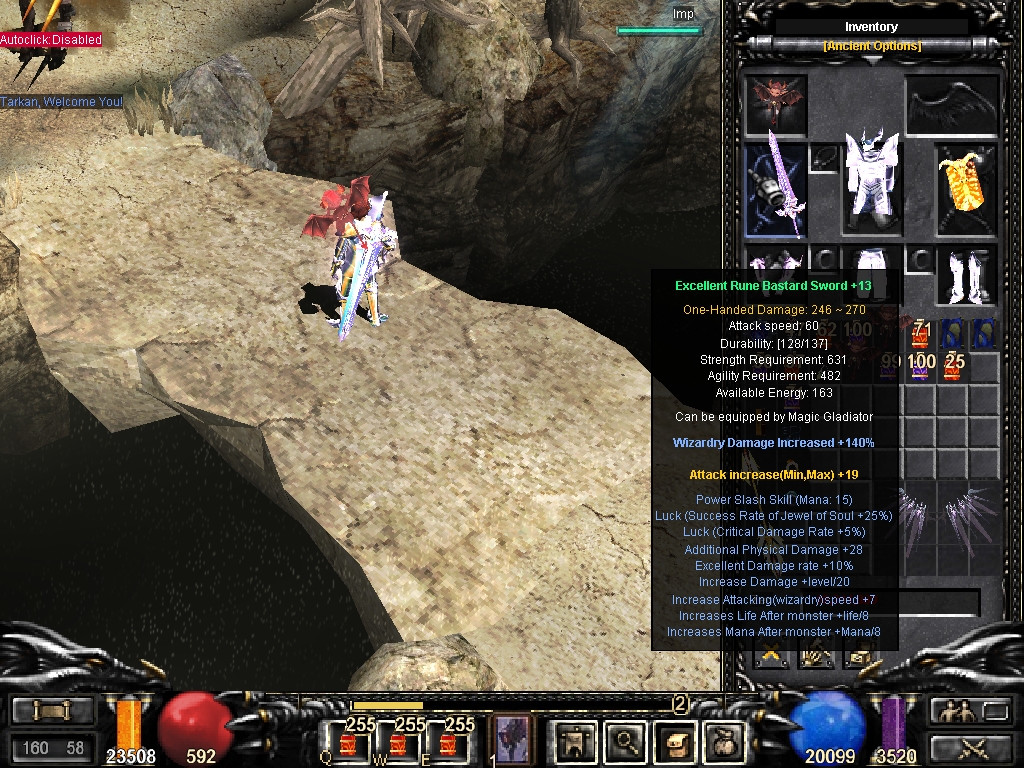1024x768 pixels.
Task: Select the pendant necklace slot
Action: [x=823, y=158]
